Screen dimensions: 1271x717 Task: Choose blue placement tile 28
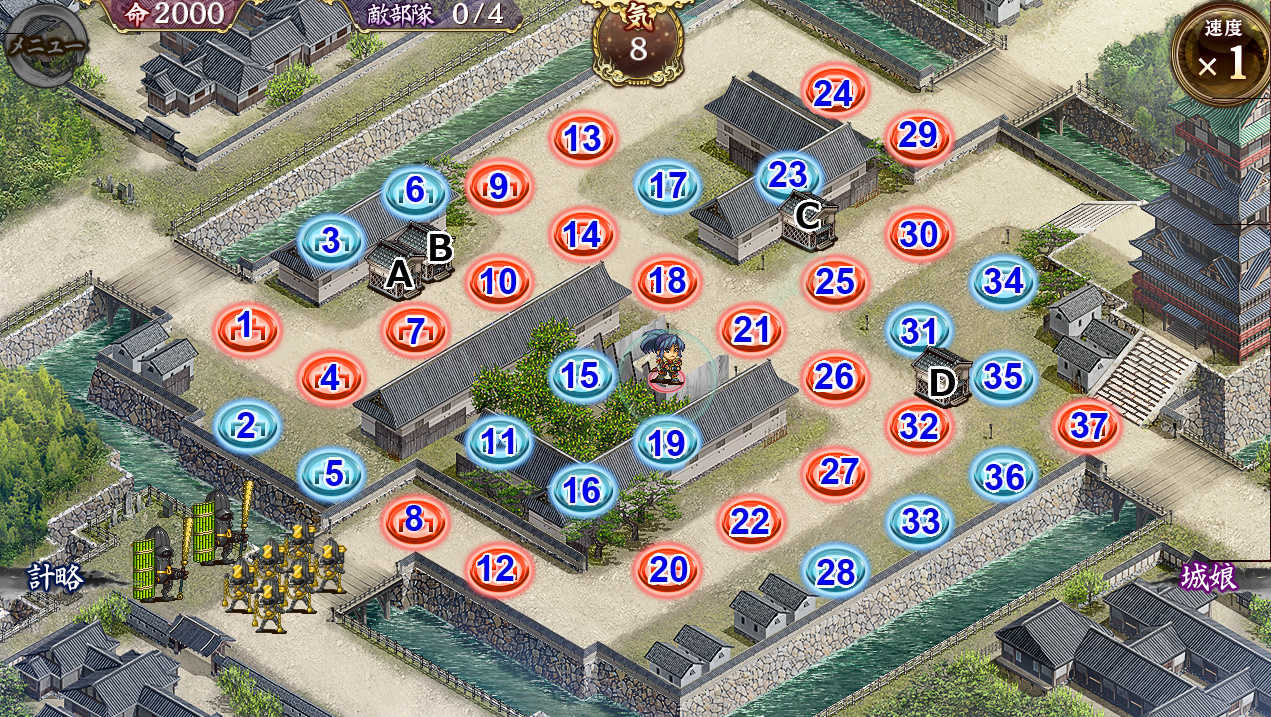pyautogui.click(x=836, y=571)
